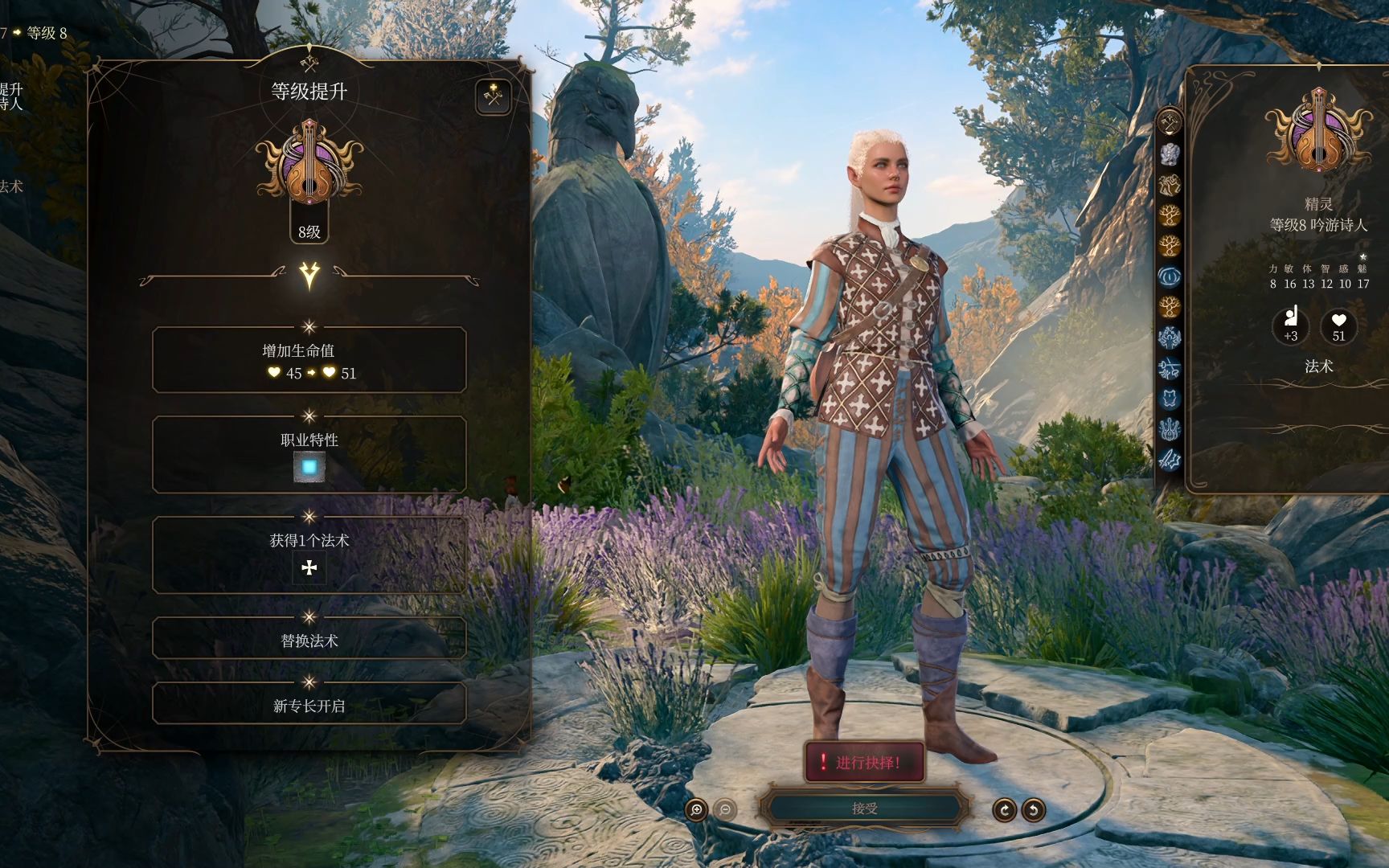Select the glowing blue class feature icon

click(x=309, y=467)
